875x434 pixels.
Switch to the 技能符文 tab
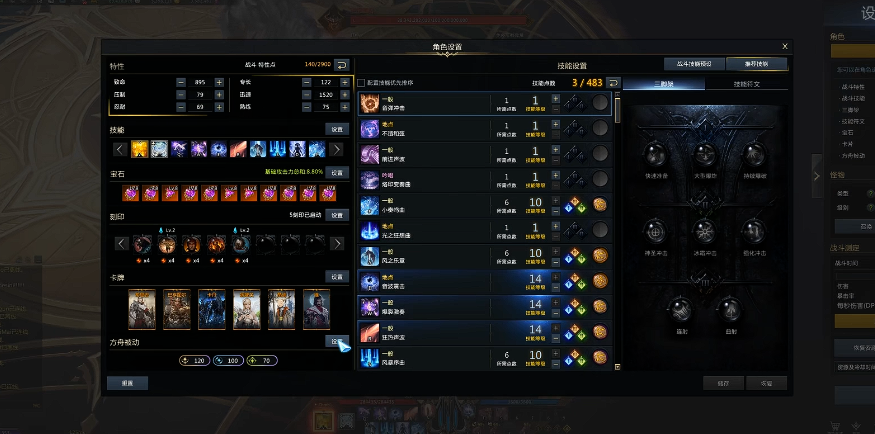point(746,84)
